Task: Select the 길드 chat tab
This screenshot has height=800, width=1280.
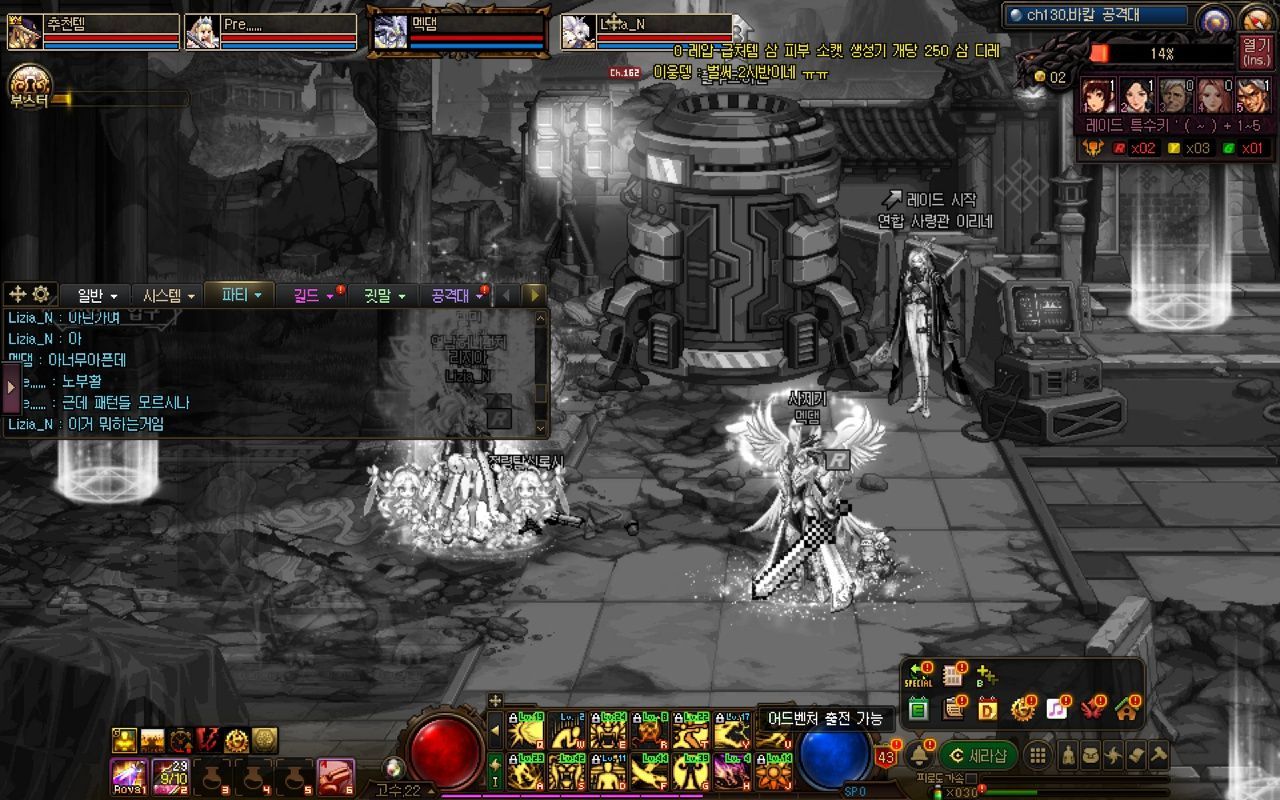Action: [x=313, y=295]
